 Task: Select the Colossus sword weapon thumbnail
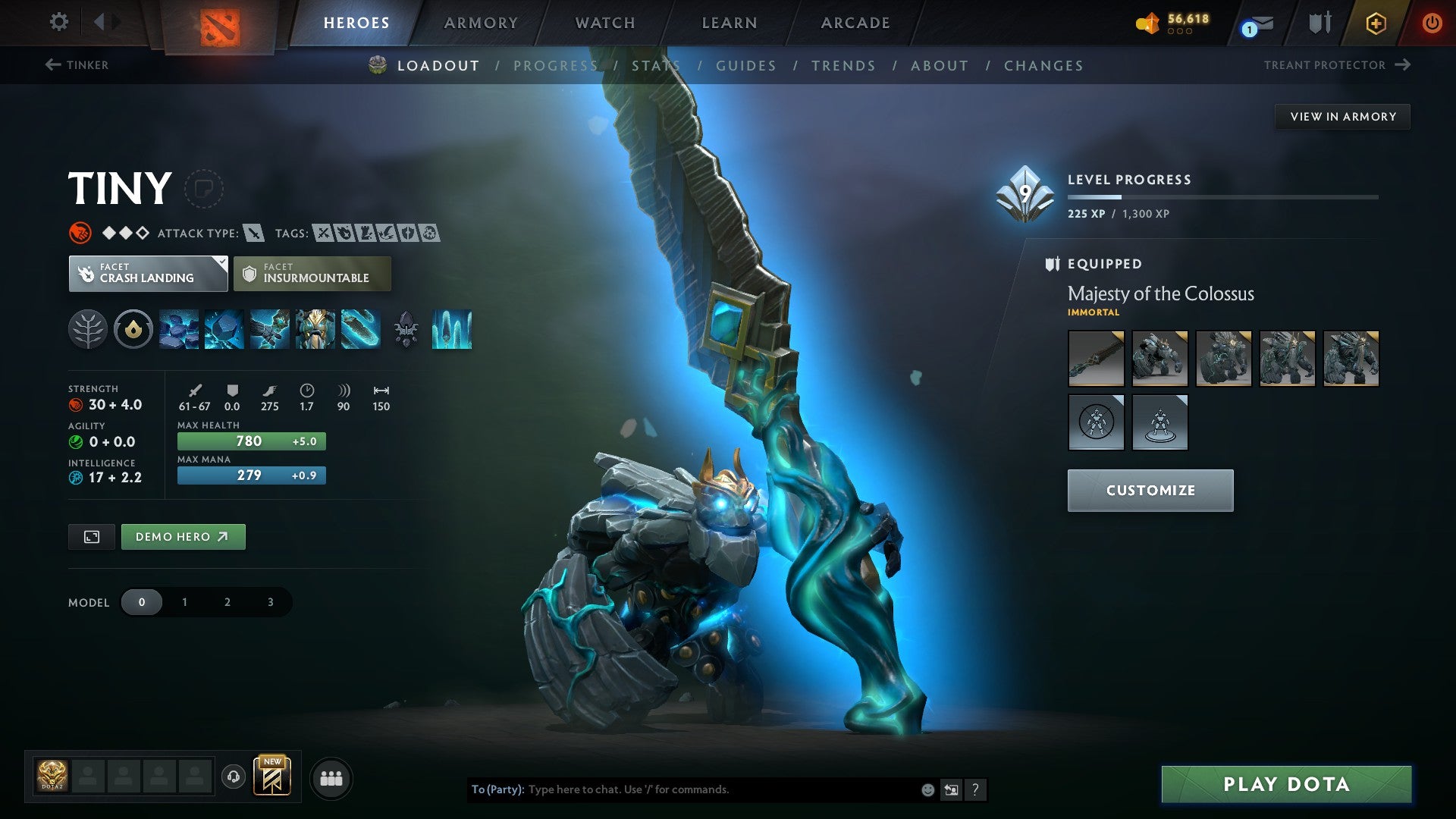tap(1096, 358)
